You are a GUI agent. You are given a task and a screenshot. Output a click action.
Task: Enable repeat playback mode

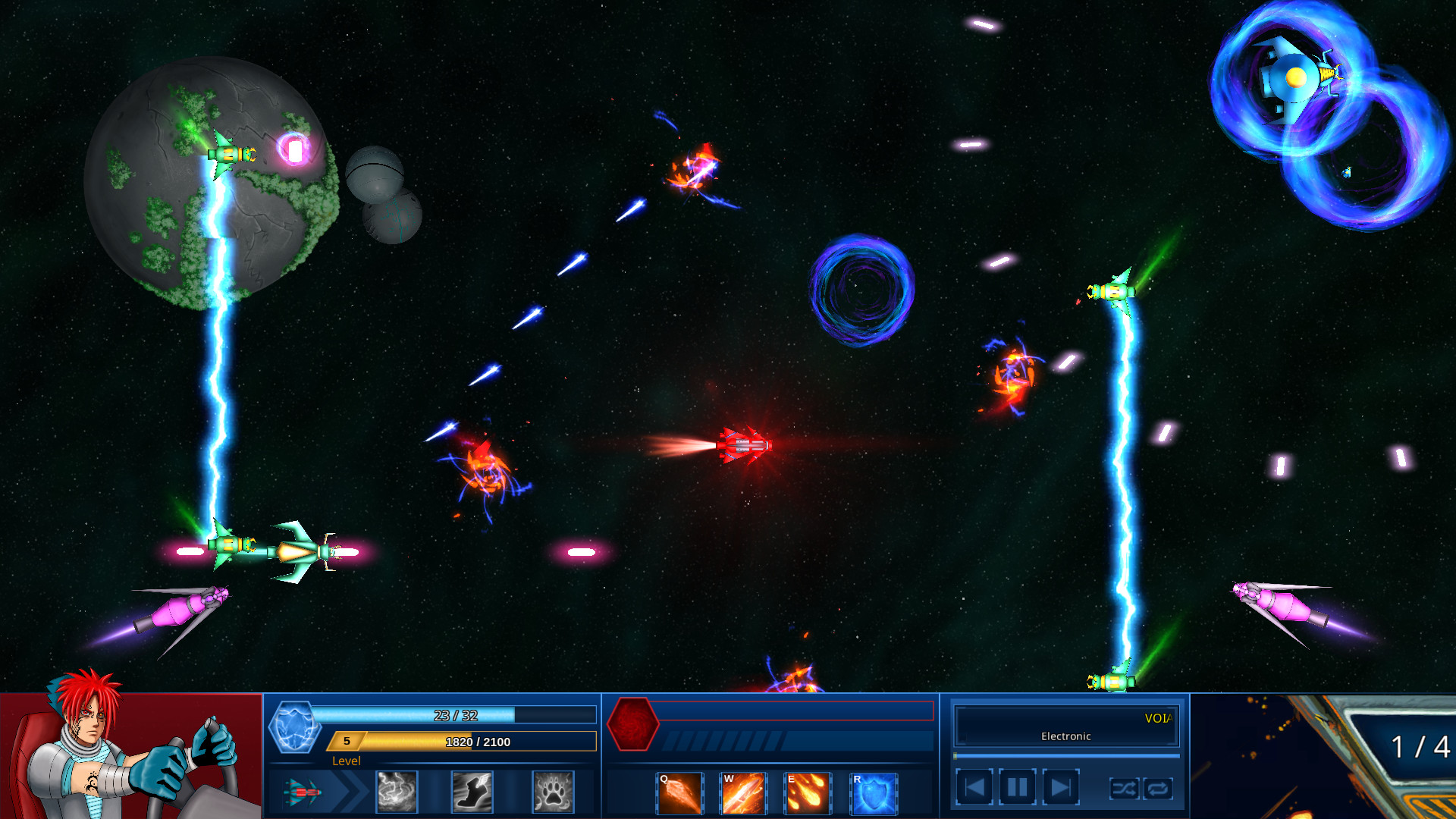click(x=1157, y=789)
